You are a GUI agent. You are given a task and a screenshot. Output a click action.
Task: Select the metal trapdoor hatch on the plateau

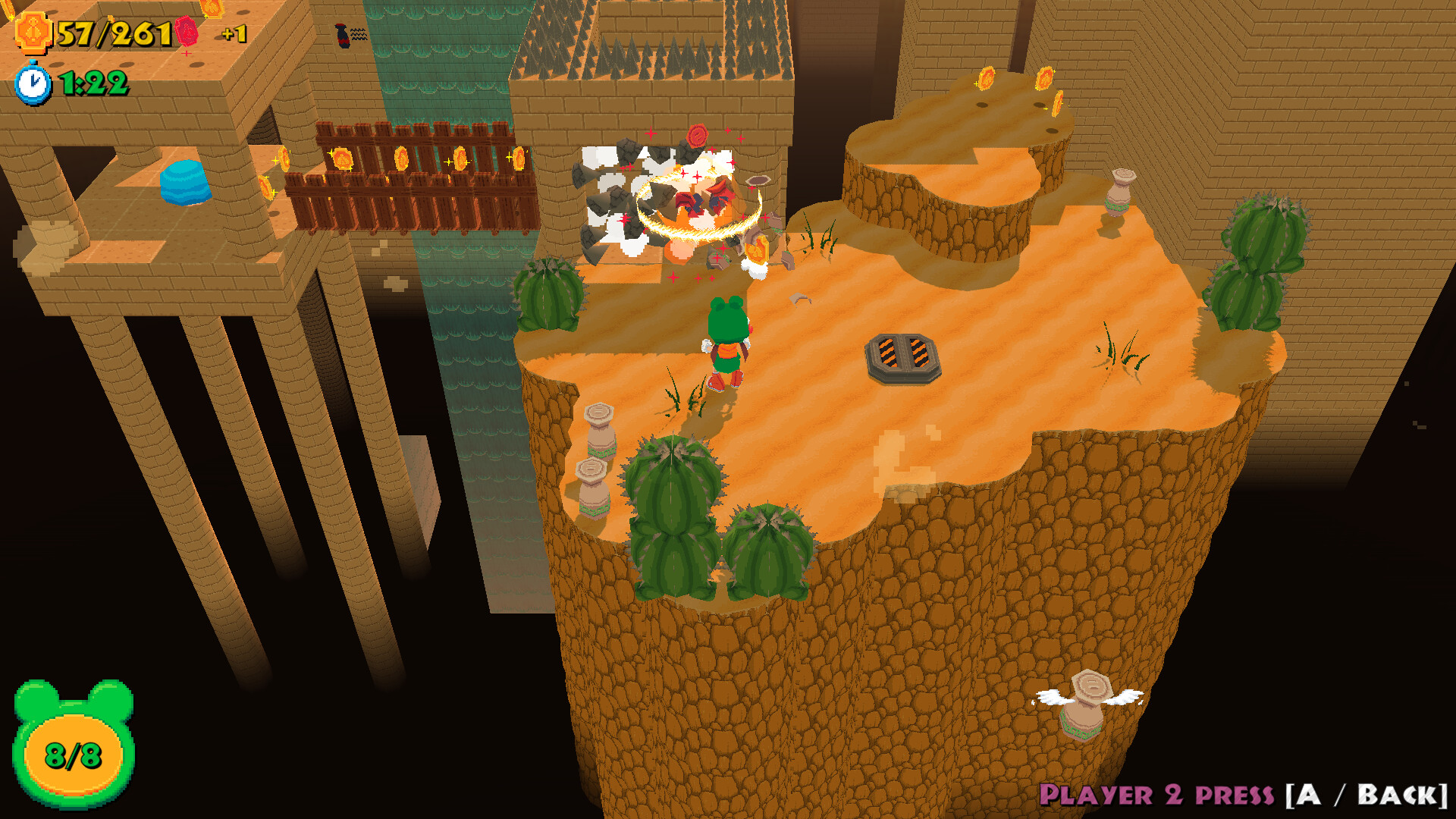click(902, 356)
